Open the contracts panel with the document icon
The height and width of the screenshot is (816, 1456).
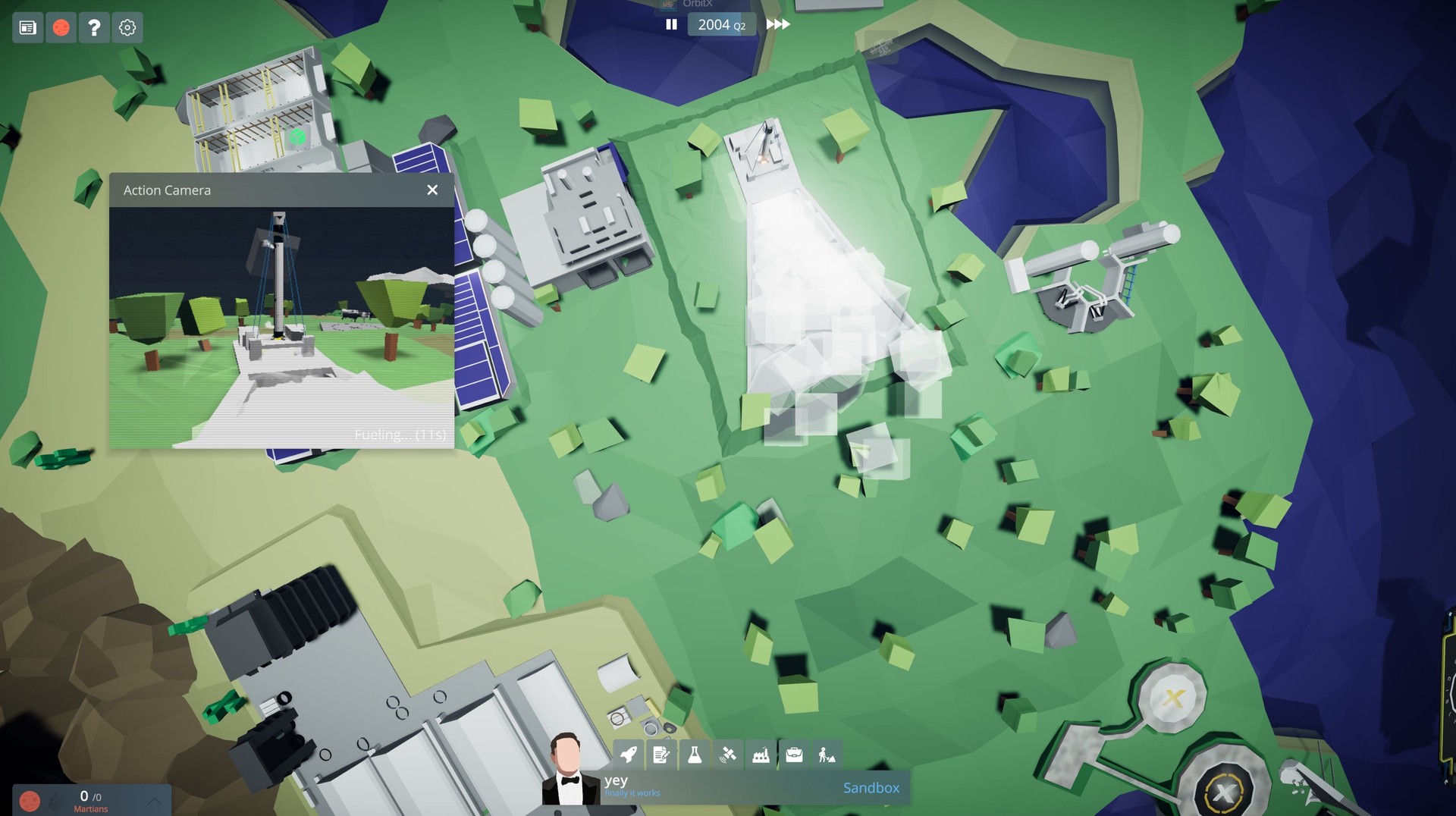coord(661,755)
